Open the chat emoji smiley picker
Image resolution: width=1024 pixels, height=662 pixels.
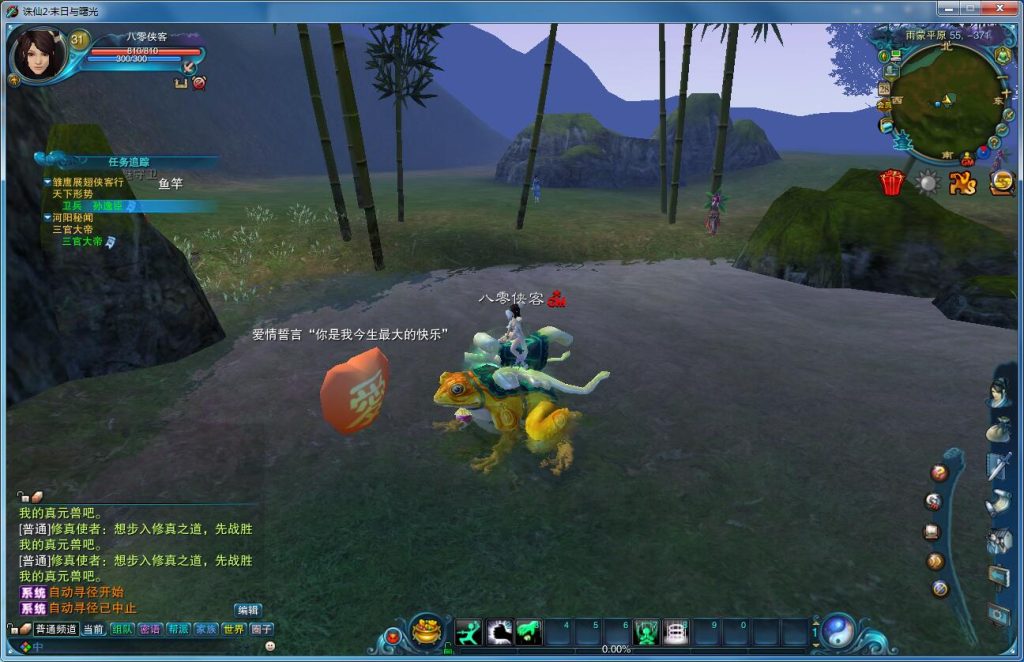click(270, 647)
